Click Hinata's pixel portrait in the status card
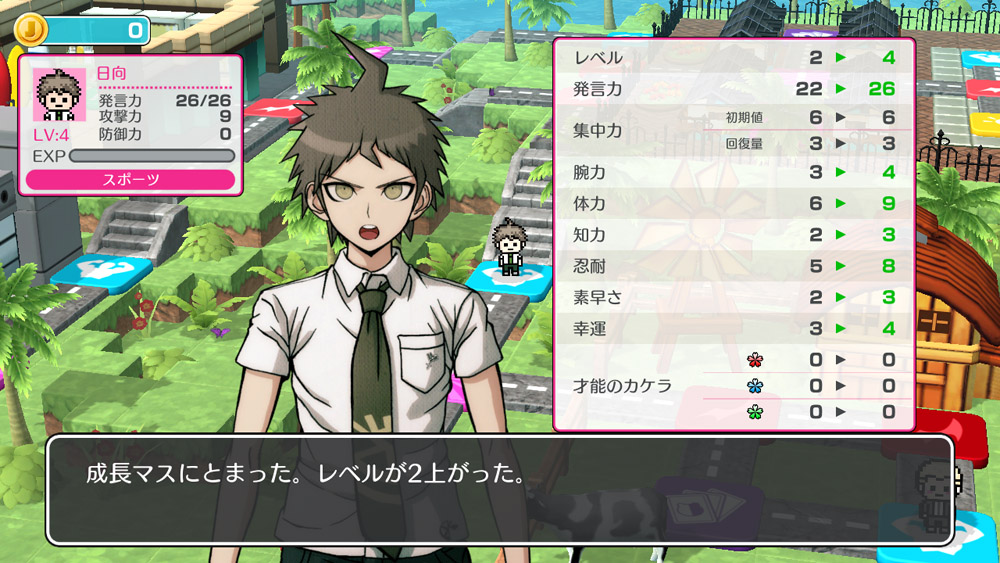Image resolution: width=1000 pixels, height=563 pixels. coord(59,95)
